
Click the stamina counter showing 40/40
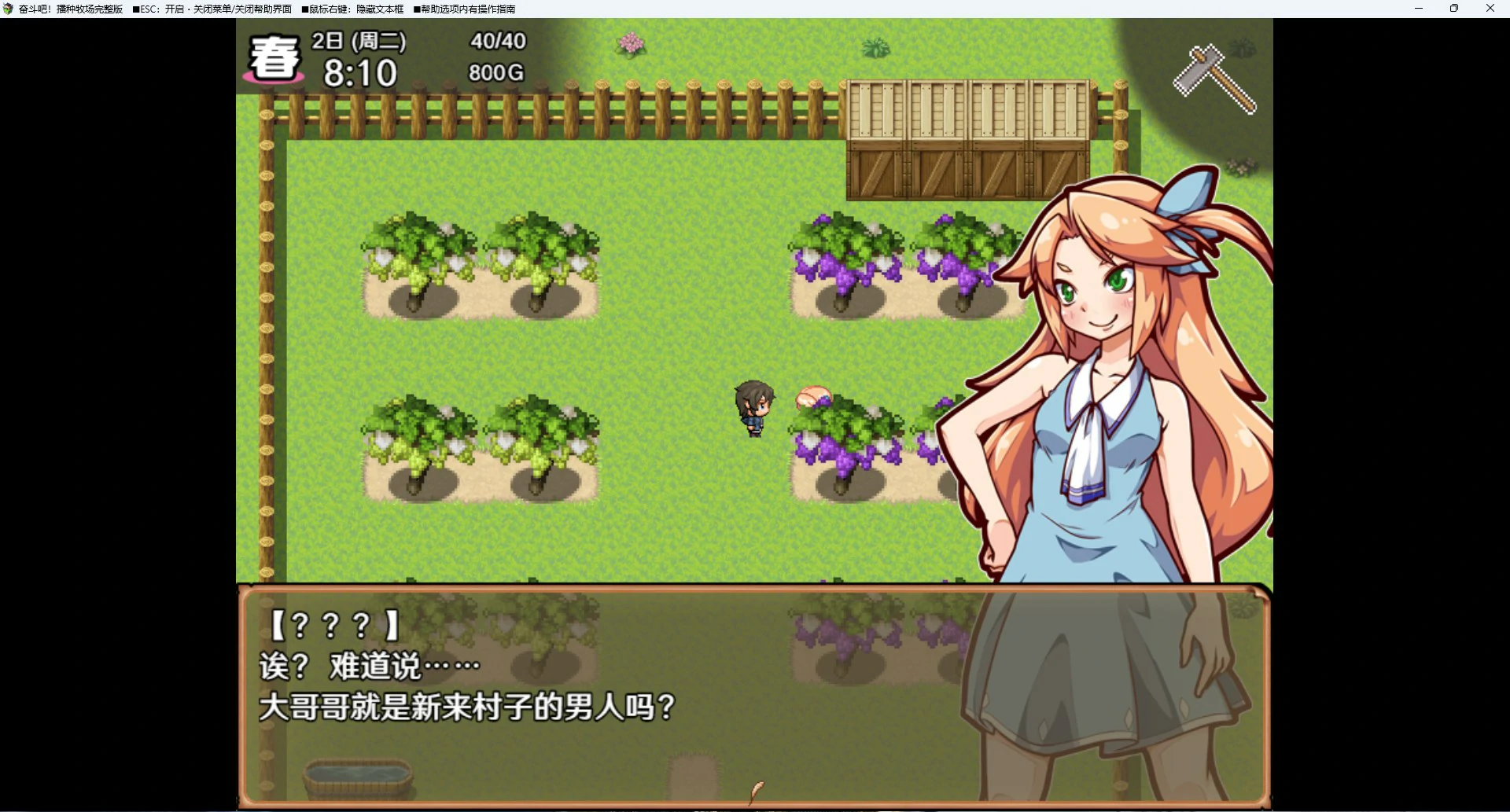[496, 41]
